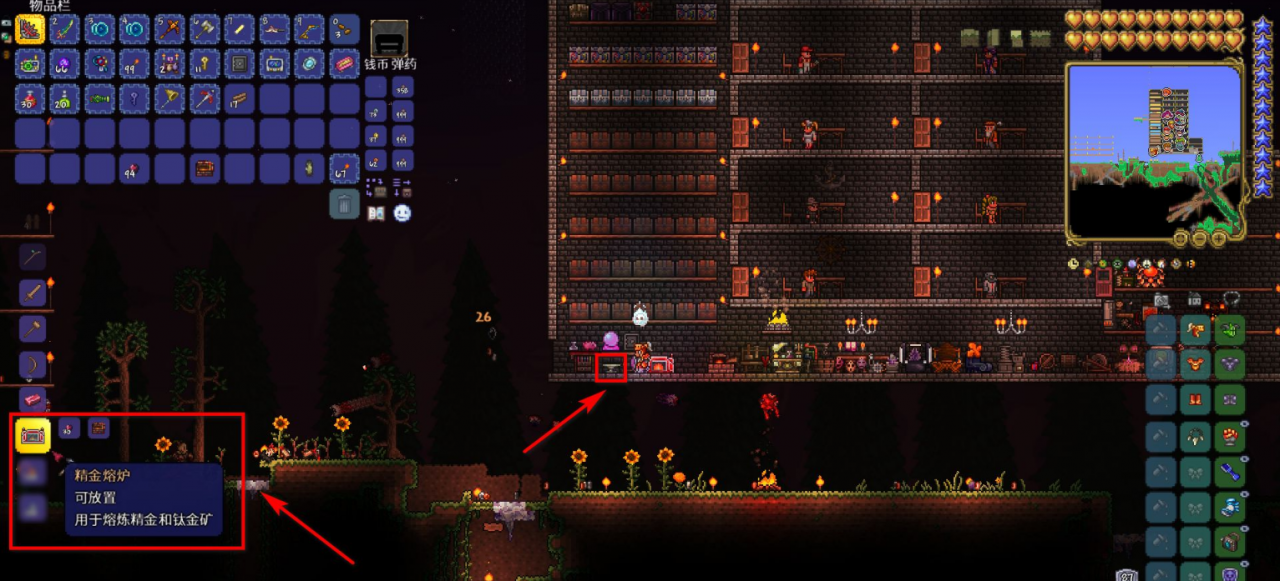1280x581 pixels.
Task: Select the green sword in hotbar slot 2
Action: (x=66, y=29)
